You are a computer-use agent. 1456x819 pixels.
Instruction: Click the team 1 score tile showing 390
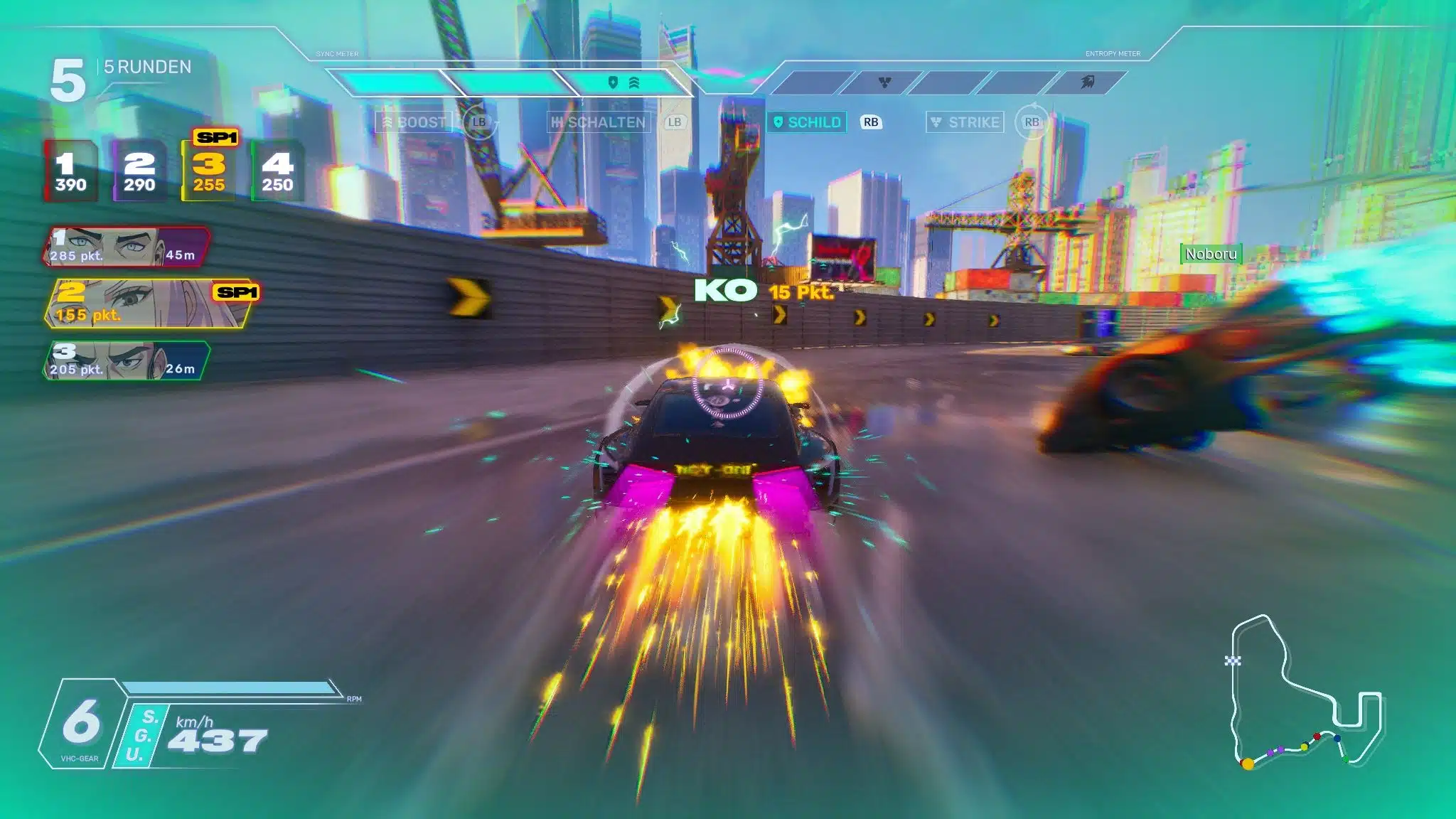coord(70,172)
